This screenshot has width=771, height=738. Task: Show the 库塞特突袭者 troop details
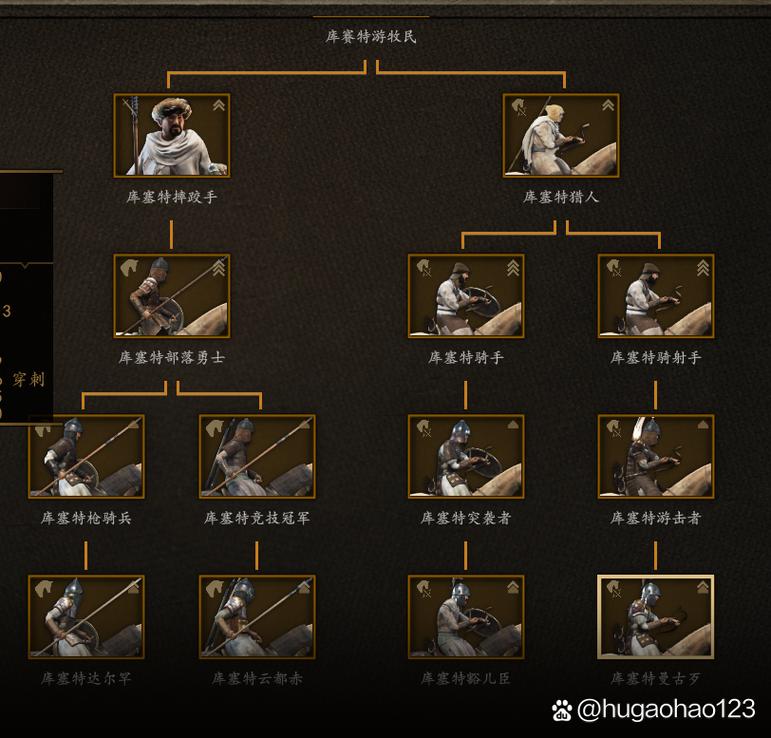click(x=466, y=456)
